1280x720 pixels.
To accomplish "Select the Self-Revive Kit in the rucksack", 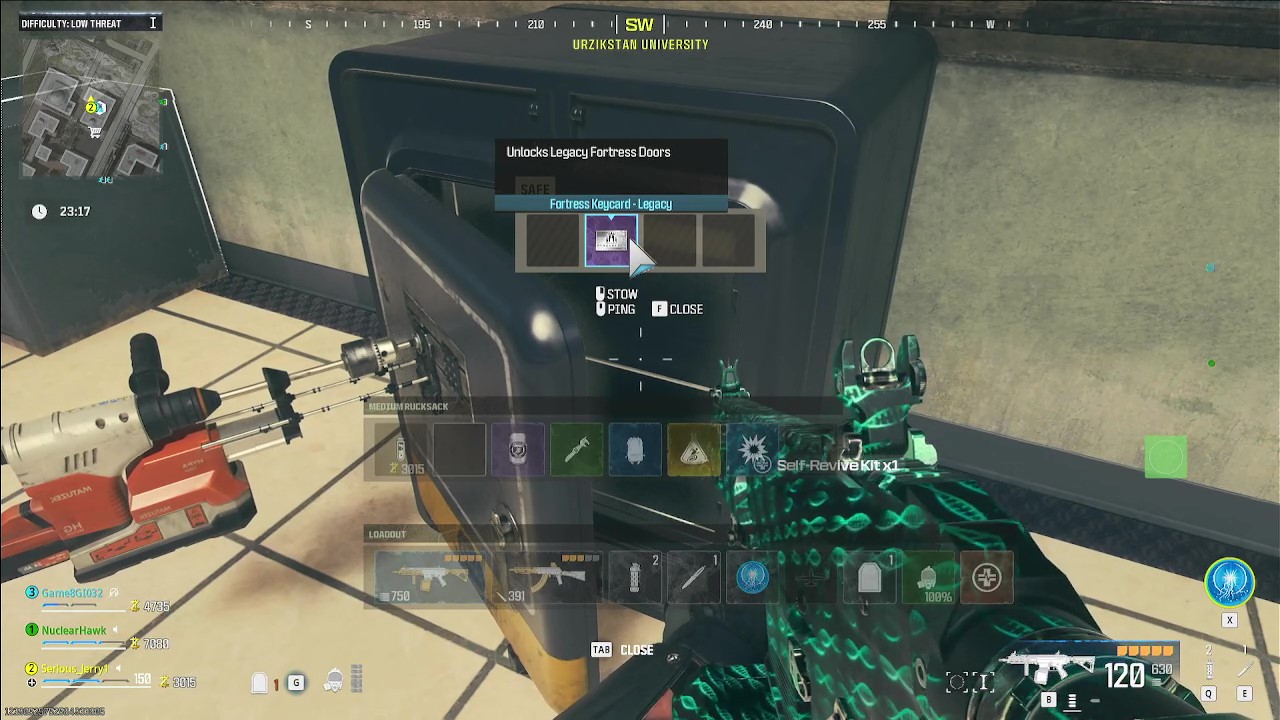I will [x=753, y=449].
